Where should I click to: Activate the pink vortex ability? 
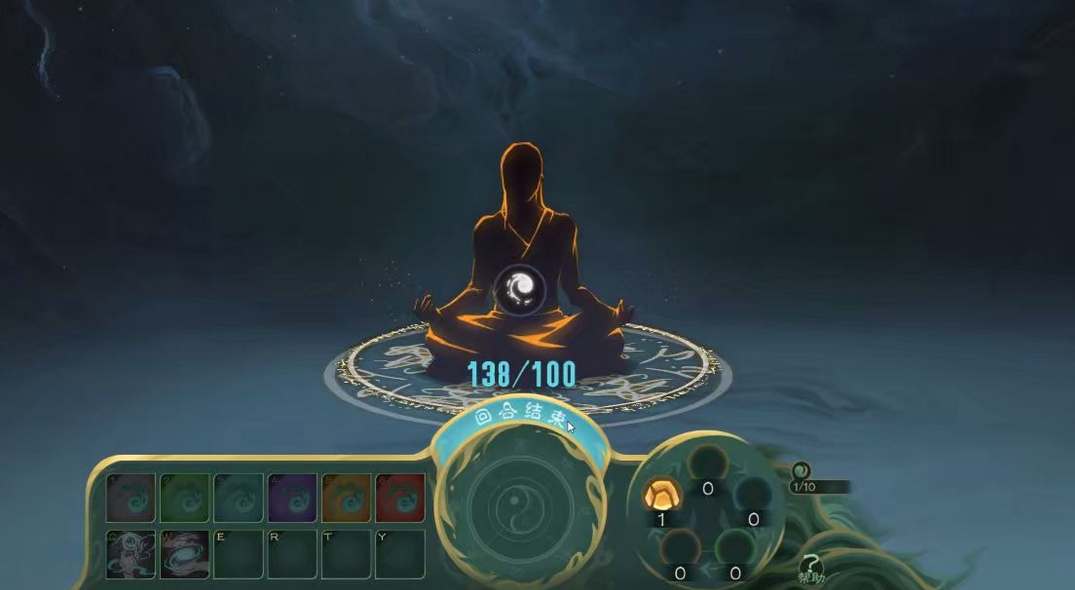(184, 554)
